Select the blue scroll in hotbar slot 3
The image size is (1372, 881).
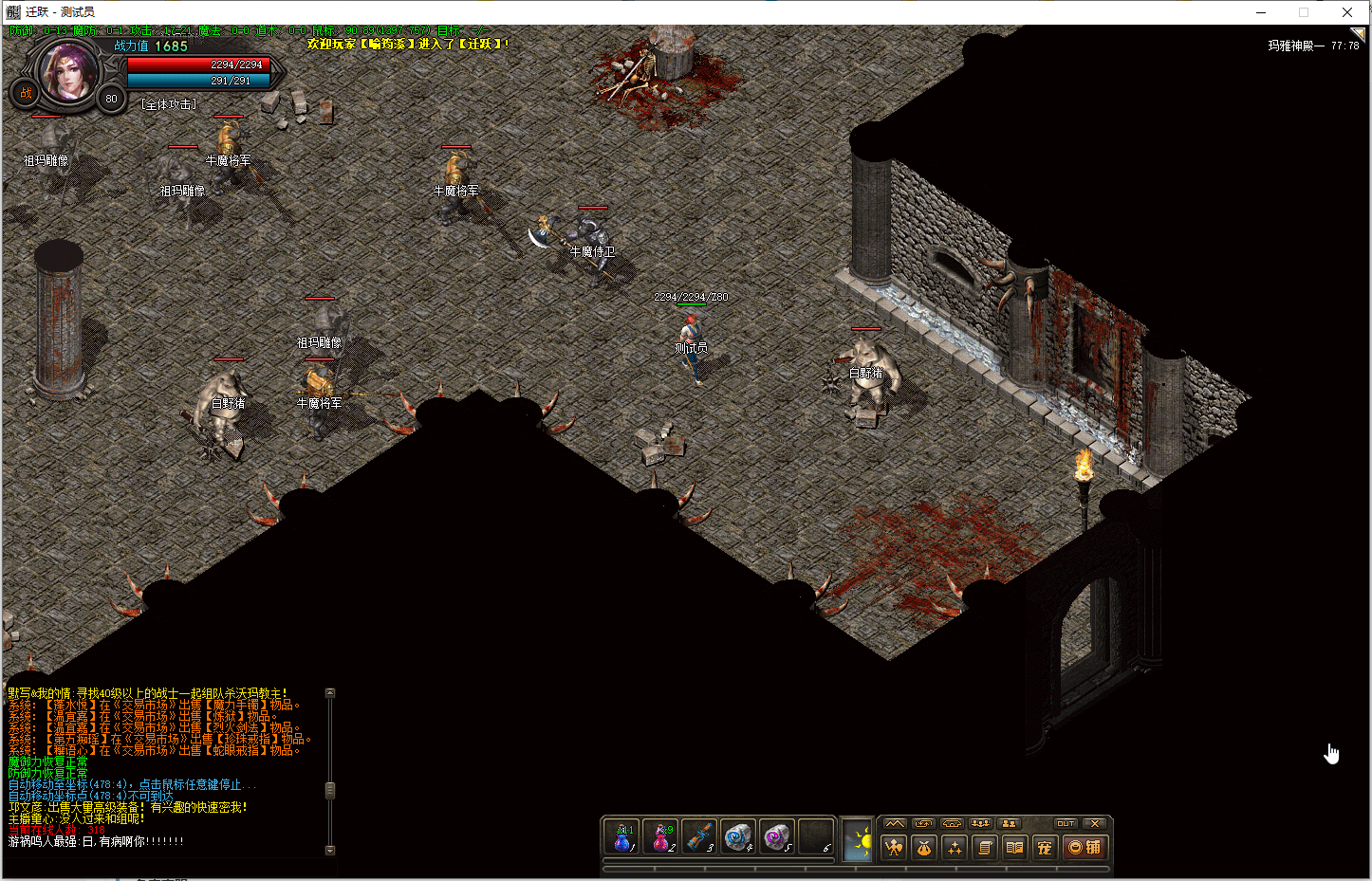pyautogui.click(x=699, y=837)
